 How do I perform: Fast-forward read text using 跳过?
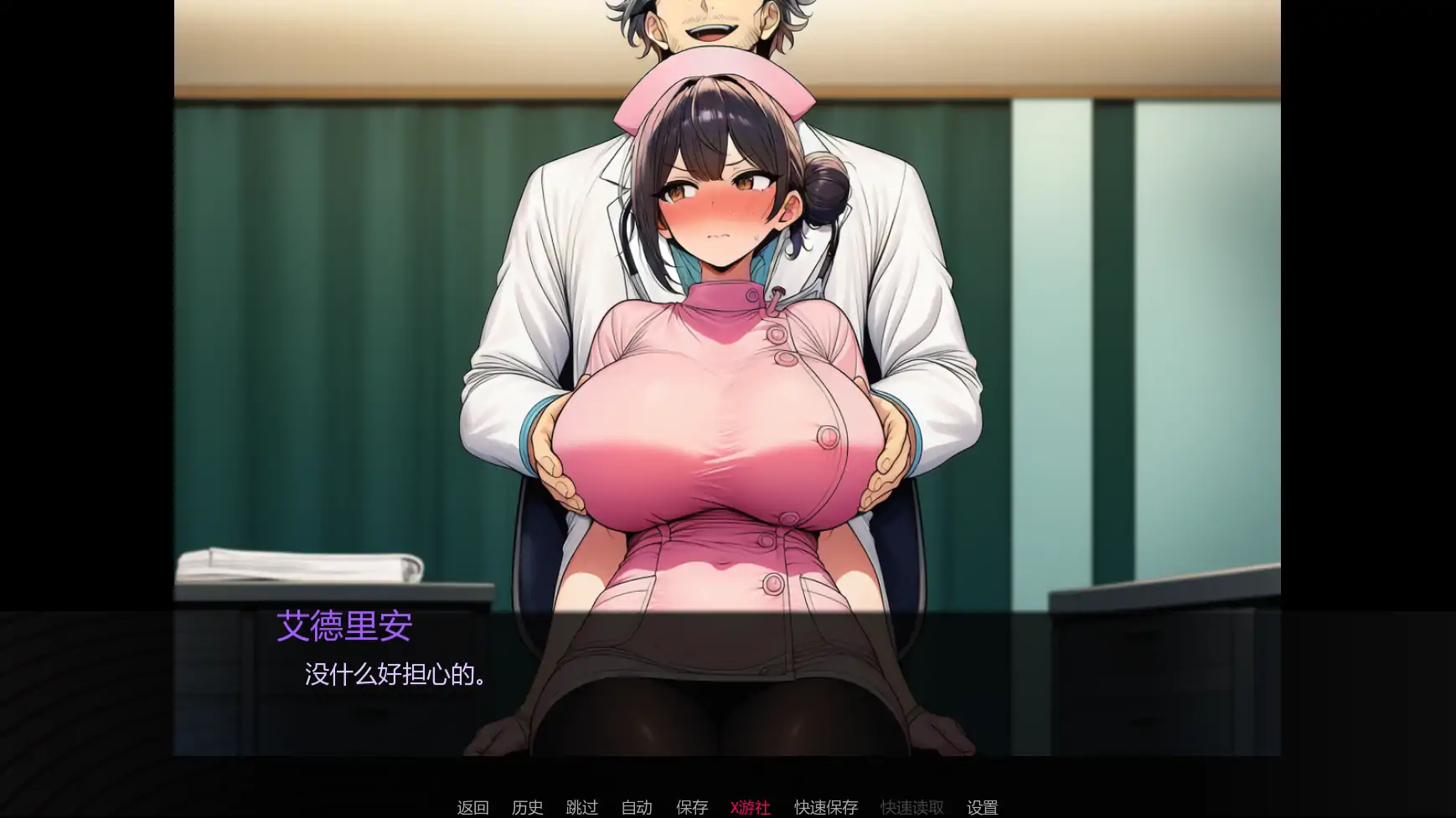pos(581,807)
